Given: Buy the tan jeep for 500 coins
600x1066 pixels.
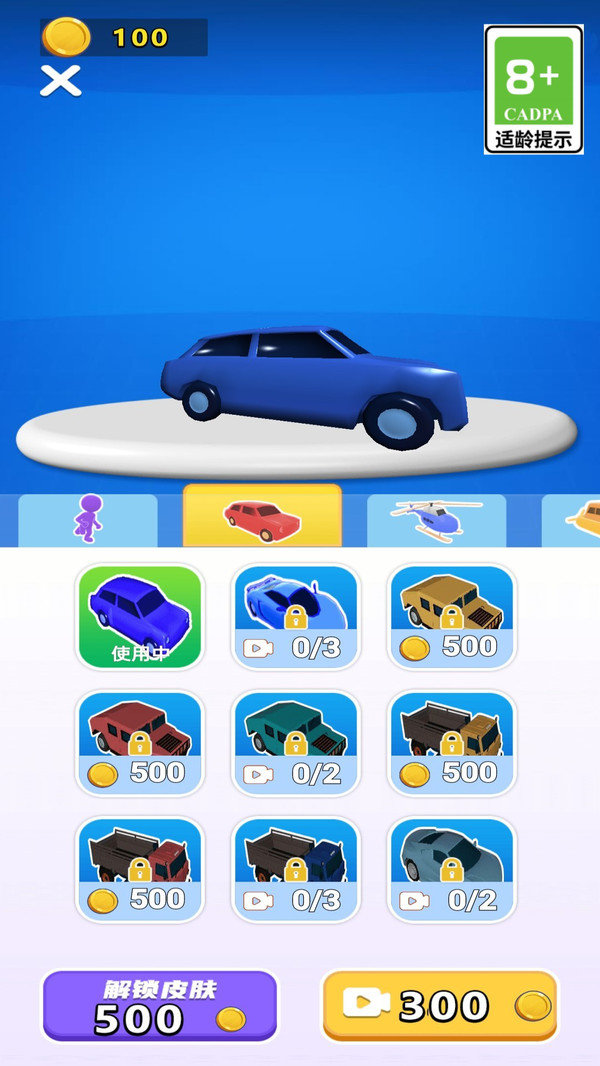Looking at the screenshot, I should (452, 616).
